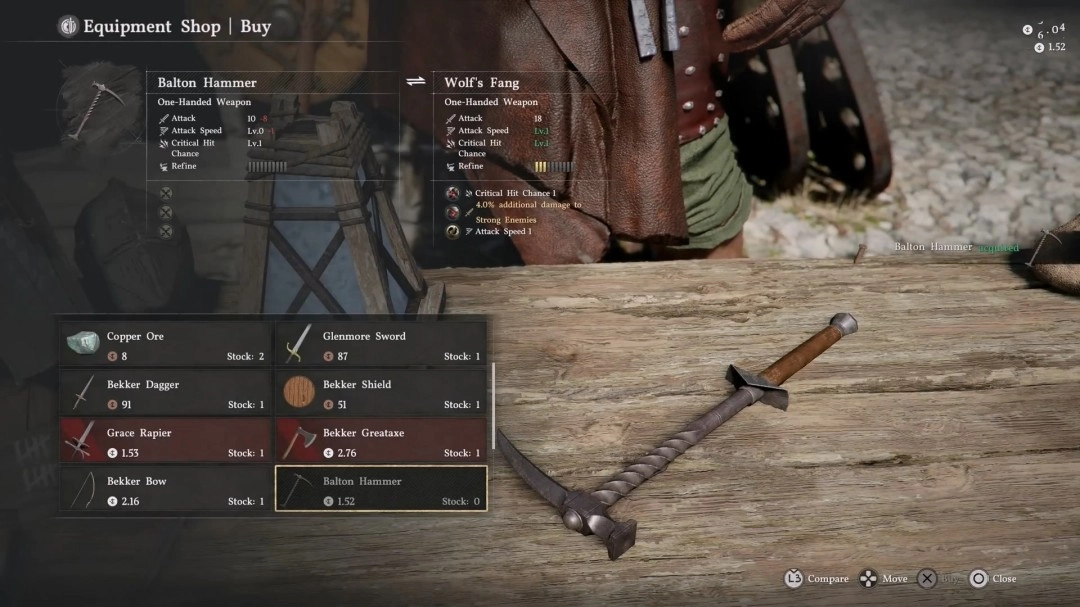This screenshot has height=607, width=1080.
Task: Select the Grace Rapier listing
Action: point(166,441)
